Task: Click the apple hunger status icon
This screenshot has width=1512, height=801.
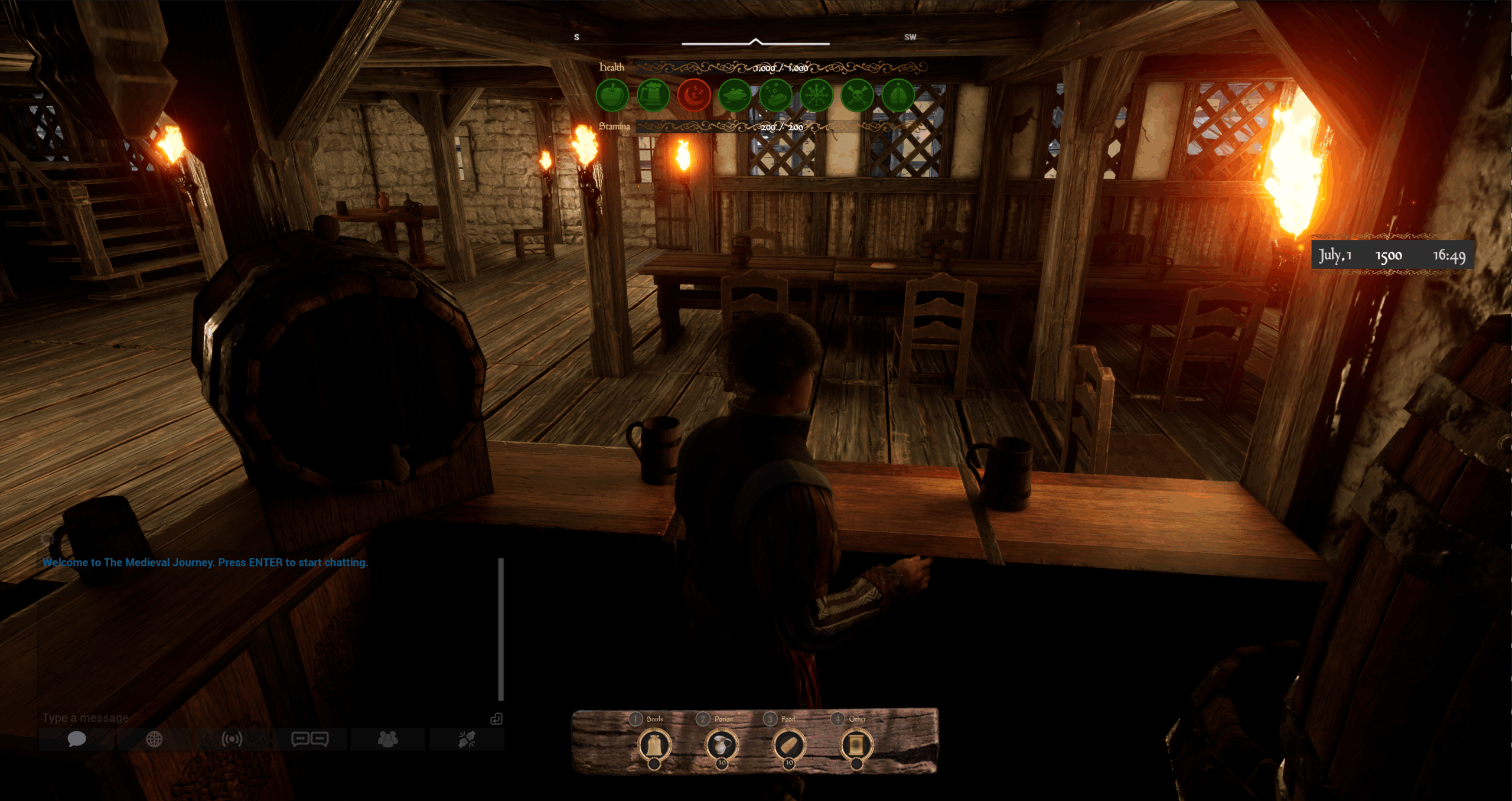Action: click(x=612, y=95)
